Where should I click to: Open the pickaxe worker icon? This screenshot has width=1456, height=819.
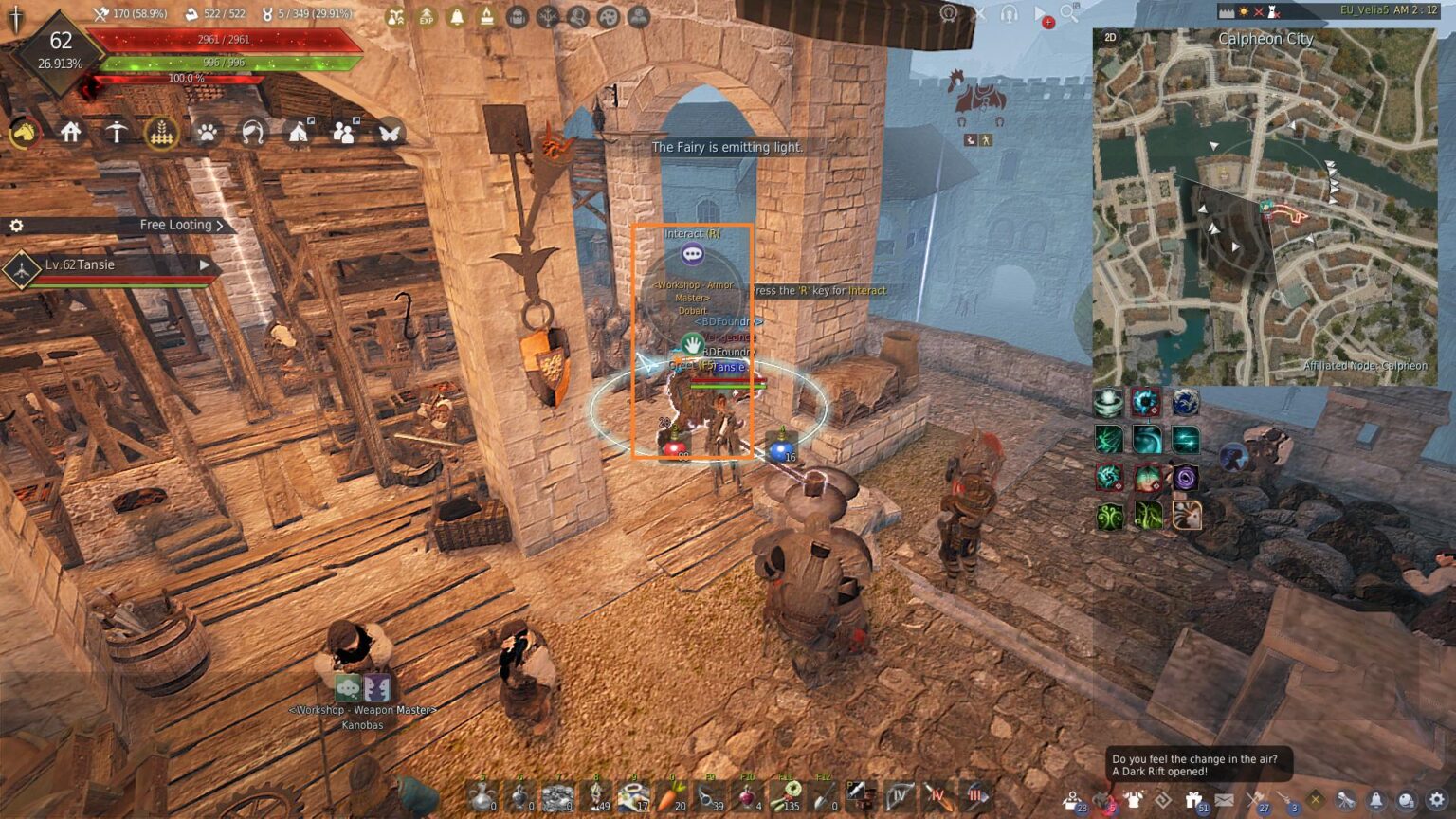(x=116, y=133)
